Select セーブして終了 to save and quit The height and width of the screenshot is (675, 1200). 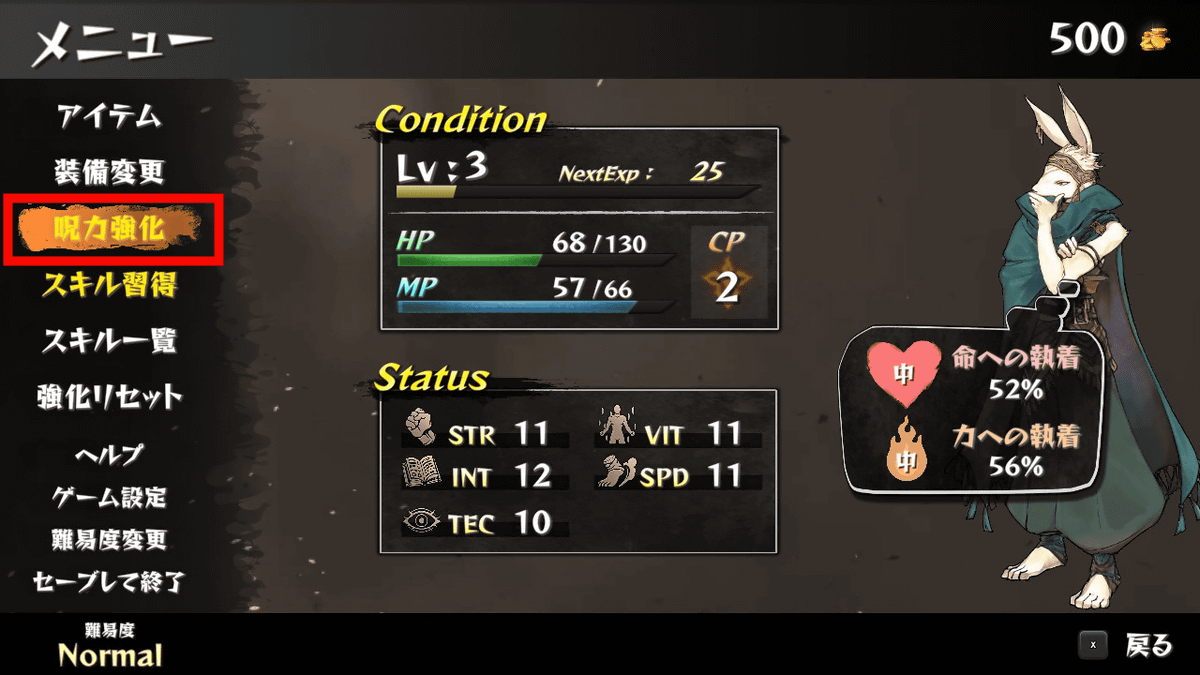(x=109, y=582)
